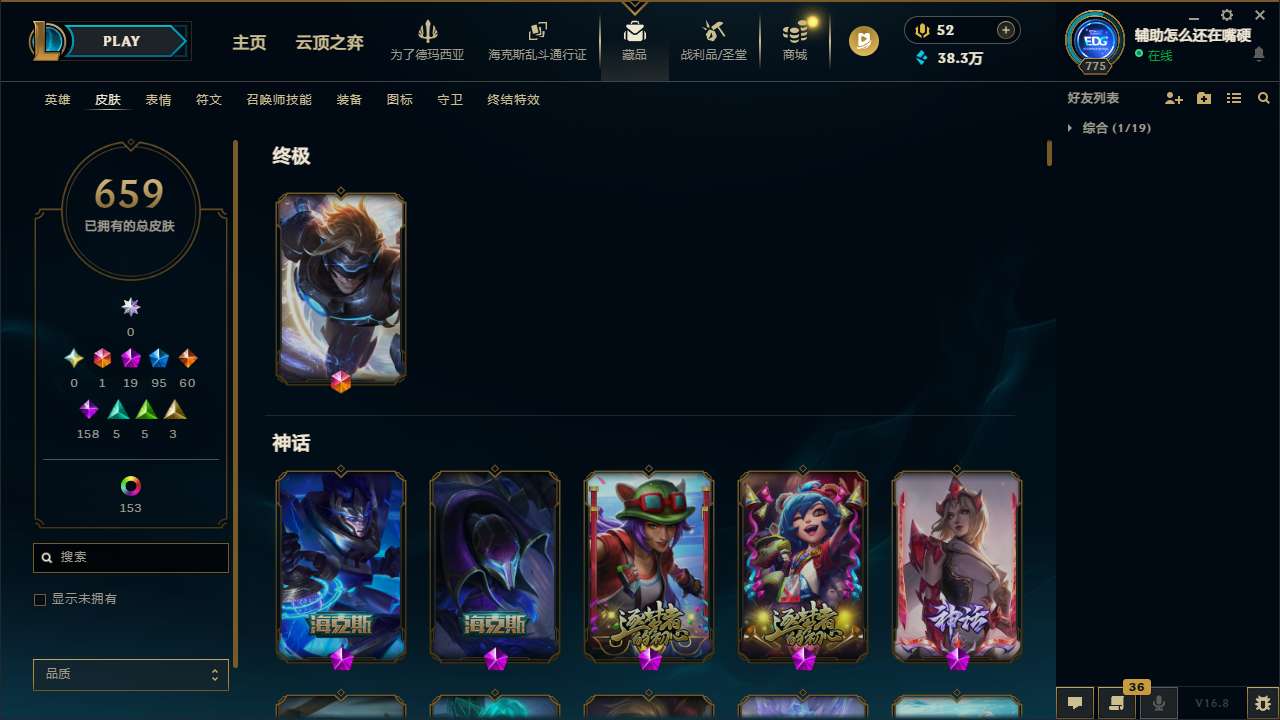
Task: Open the 主页 menu item
Action: [x=248, y=43]
